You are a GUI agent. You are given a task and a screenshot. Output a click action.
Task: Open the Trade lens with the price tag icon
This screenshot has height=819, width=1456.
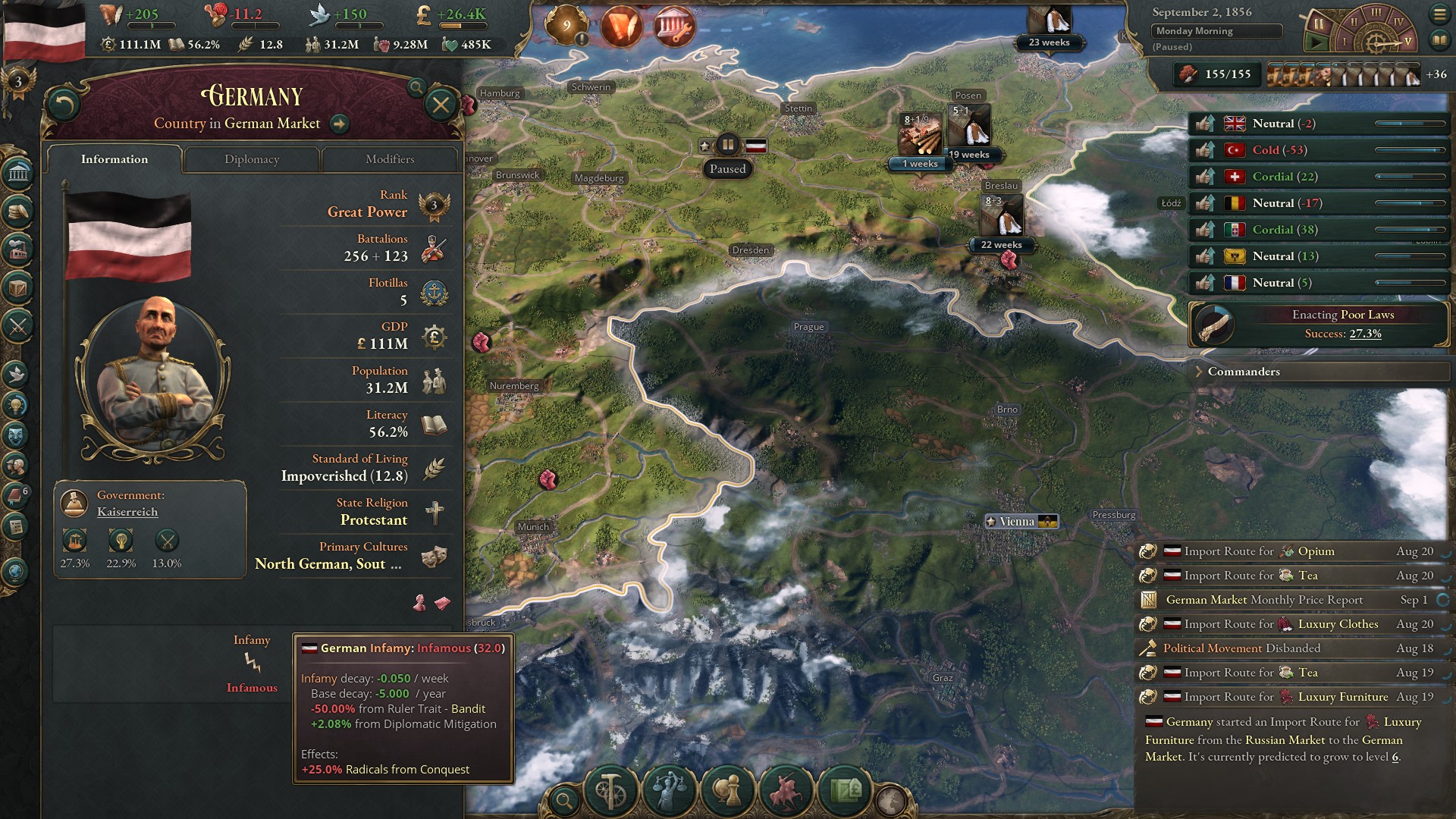(x=846, y=790)
